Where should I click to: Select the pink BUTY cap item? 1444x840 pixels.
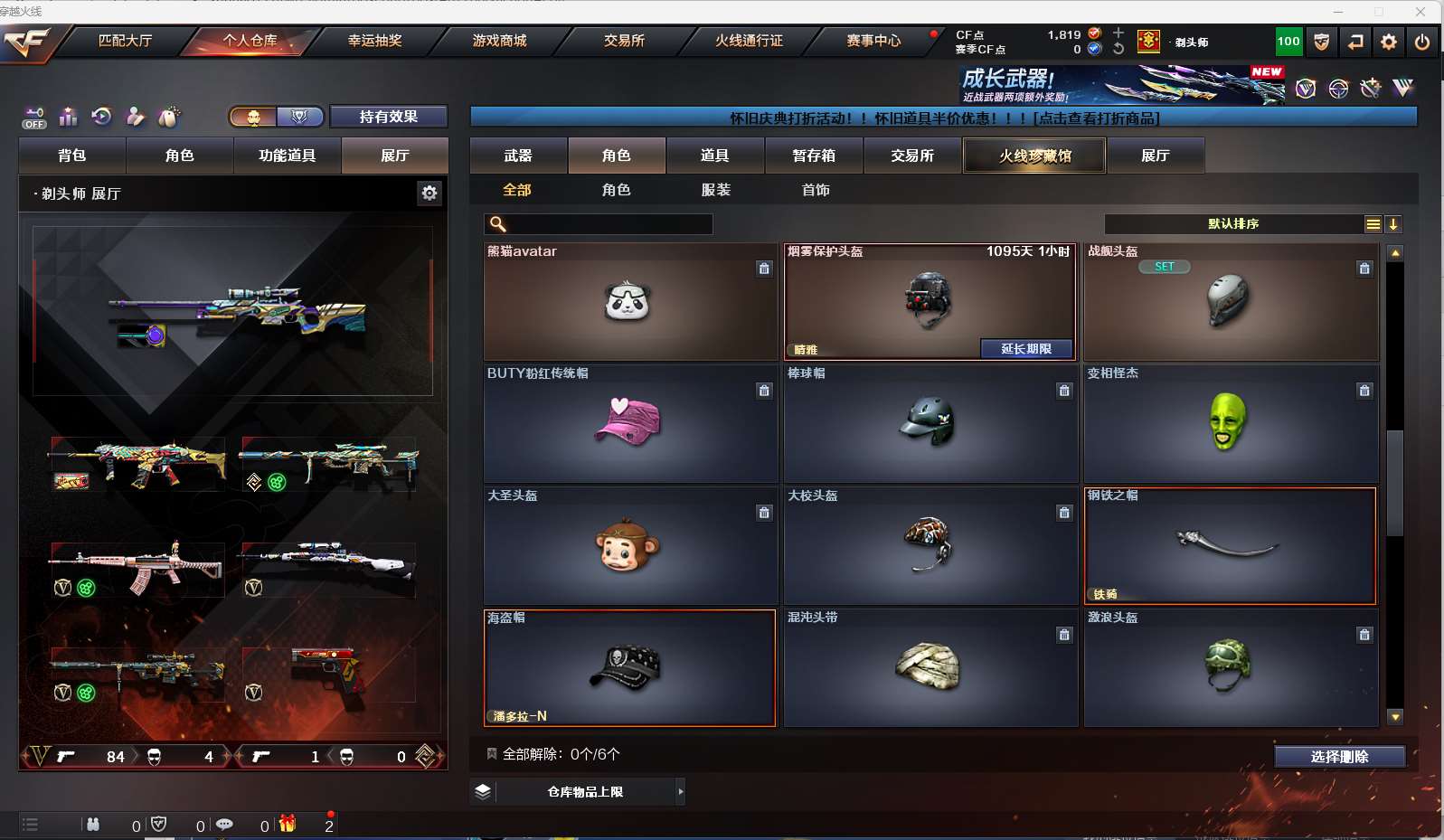coord(630,423)
